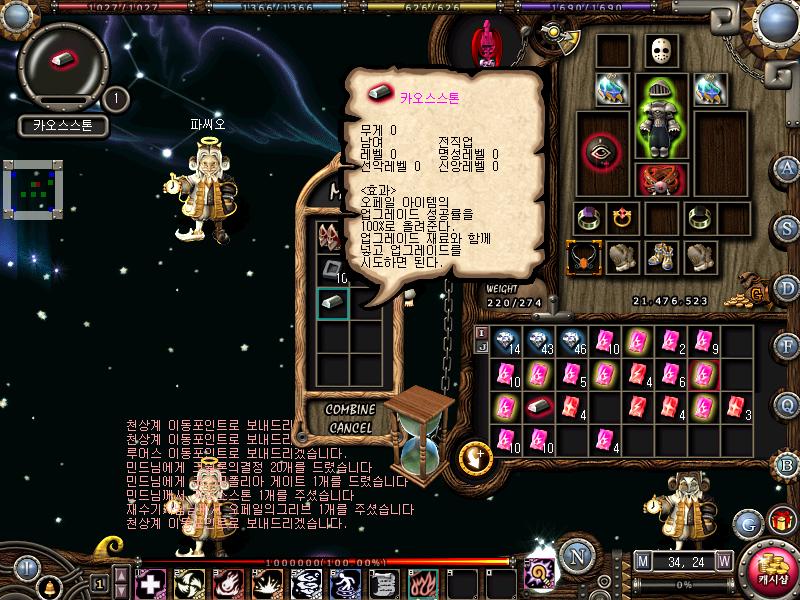Click the equipped boots slot
This screenshot has height=600, width=800.
point(660,256)
